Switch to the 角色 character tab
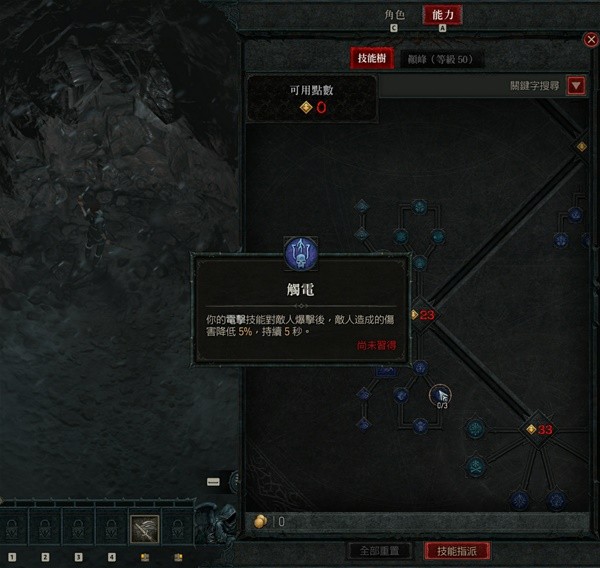This screenshot has width=600, height=568. 394,15
